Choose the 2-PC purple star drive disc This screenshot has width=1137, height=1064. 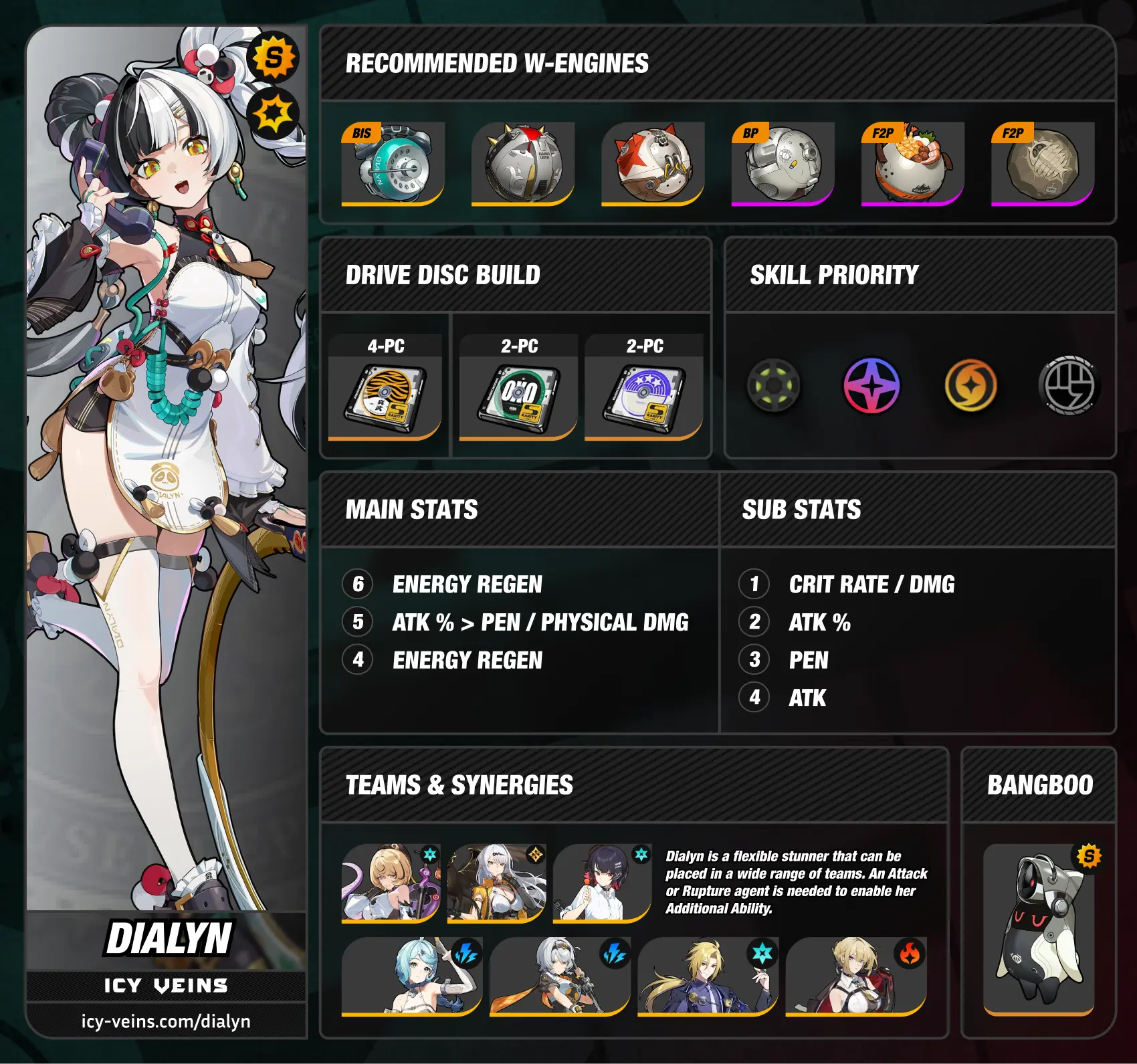[x=643, y=399]
